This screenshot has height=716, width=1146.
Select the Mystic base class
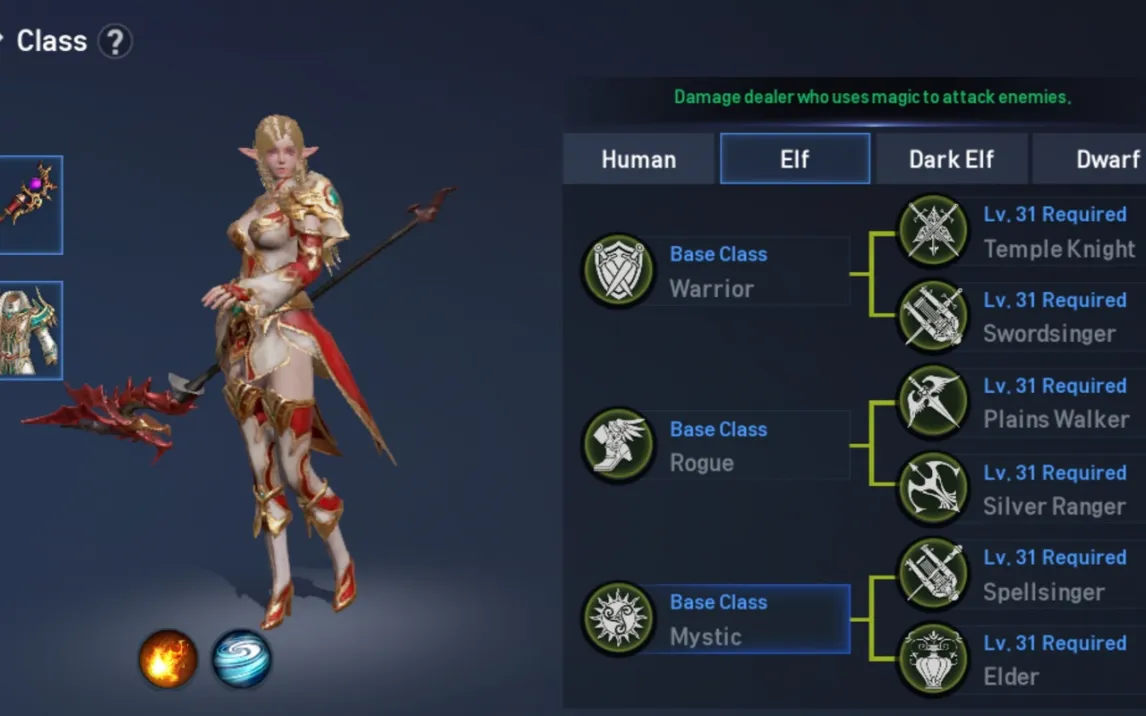coord(718,619)
